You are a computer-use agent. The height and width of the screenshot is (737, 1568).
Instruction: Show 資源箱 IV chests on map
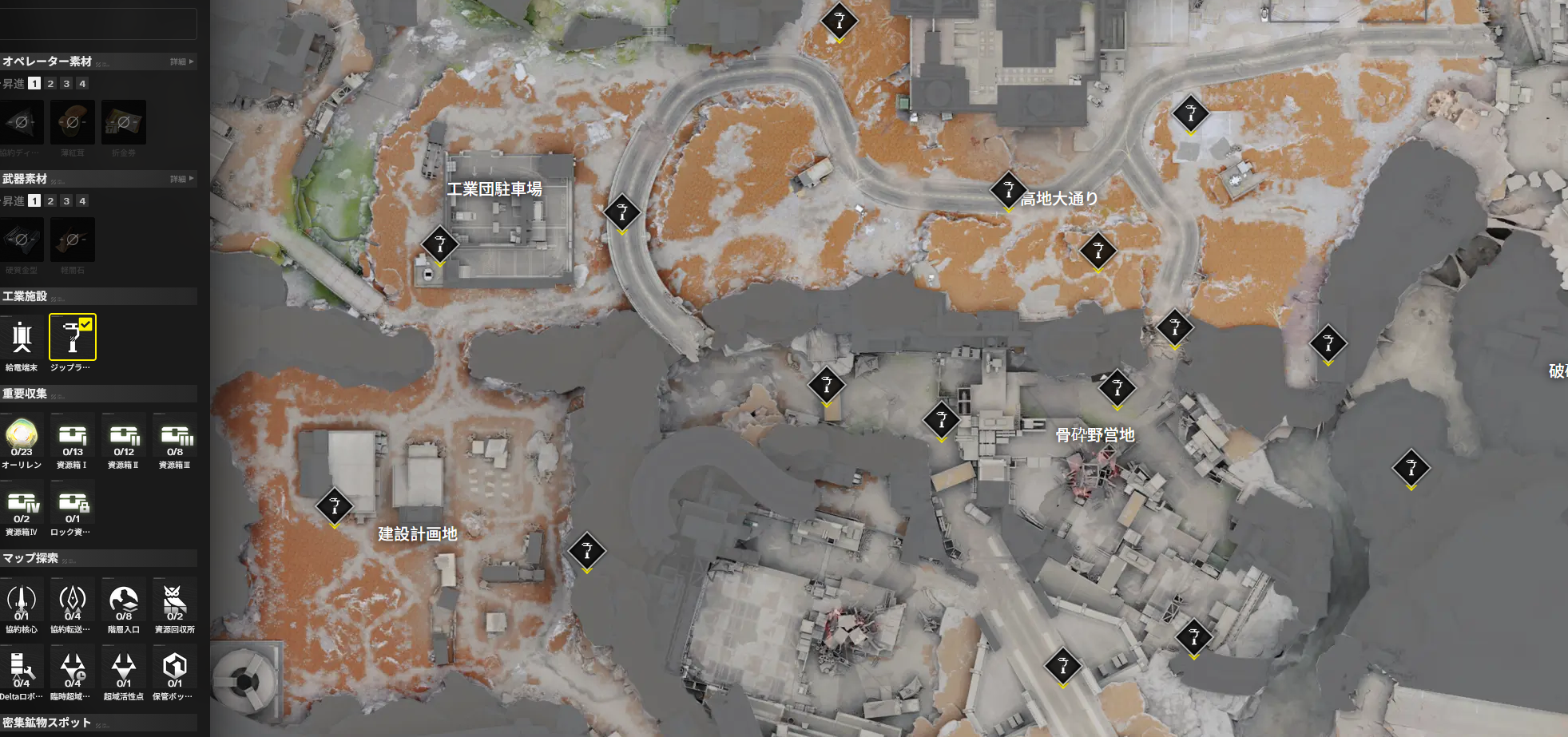[22, 504]
